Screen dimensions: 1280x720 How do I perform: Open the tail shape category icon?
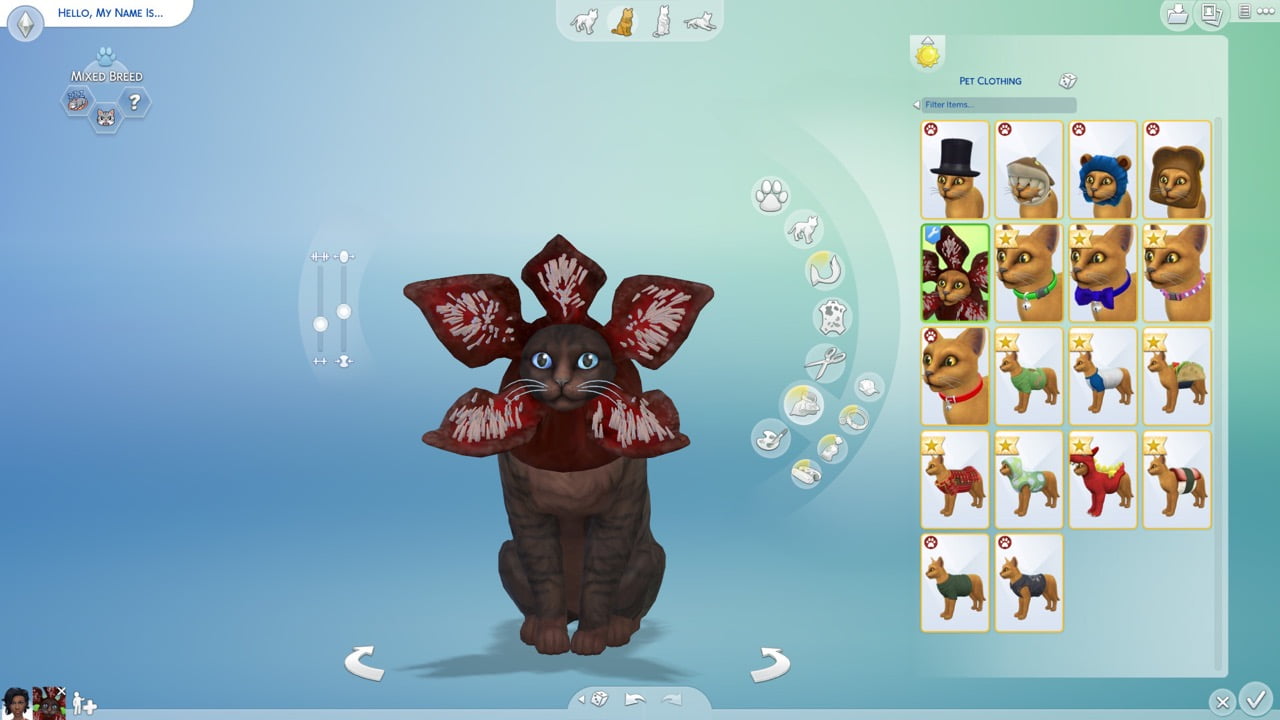click(826, 272)
